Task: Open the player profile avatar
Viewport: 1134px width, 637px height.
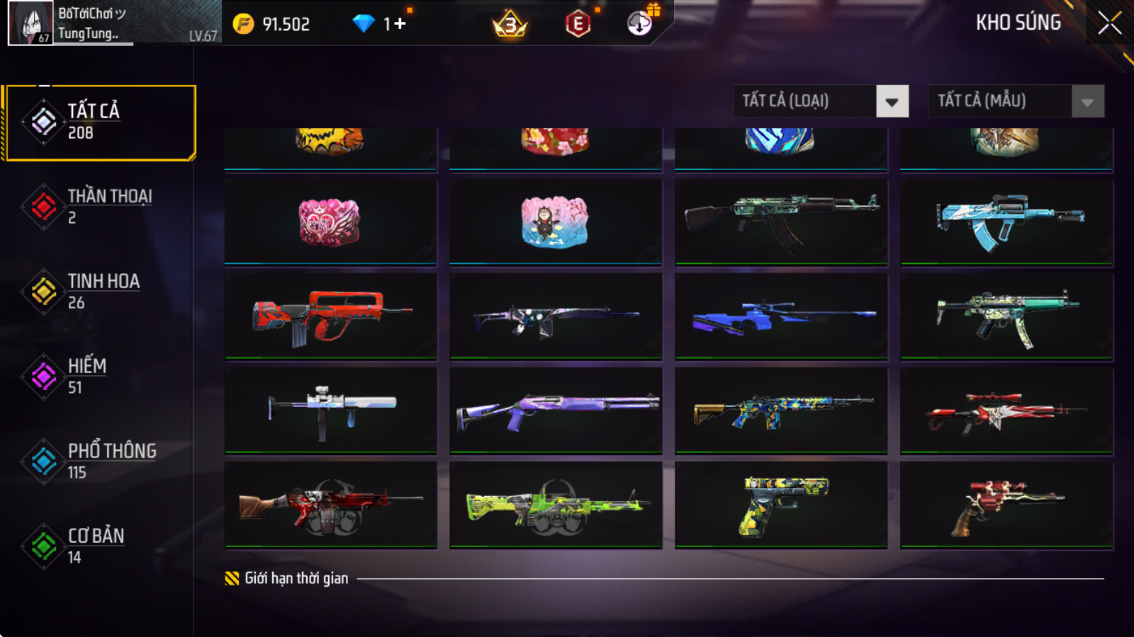Action: point(30,23)
